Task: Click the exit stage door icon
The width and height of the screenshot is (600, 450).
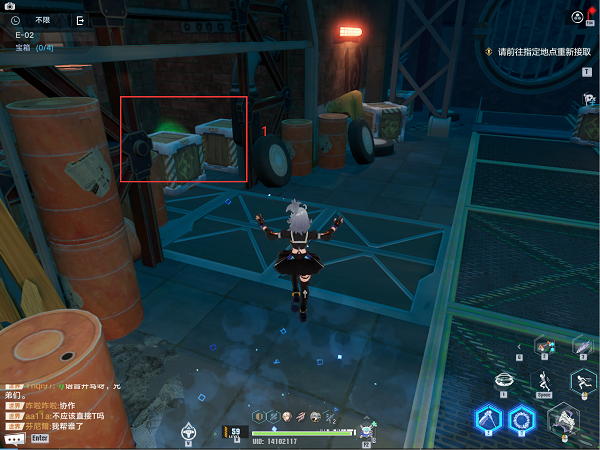Action: point(80,19)
